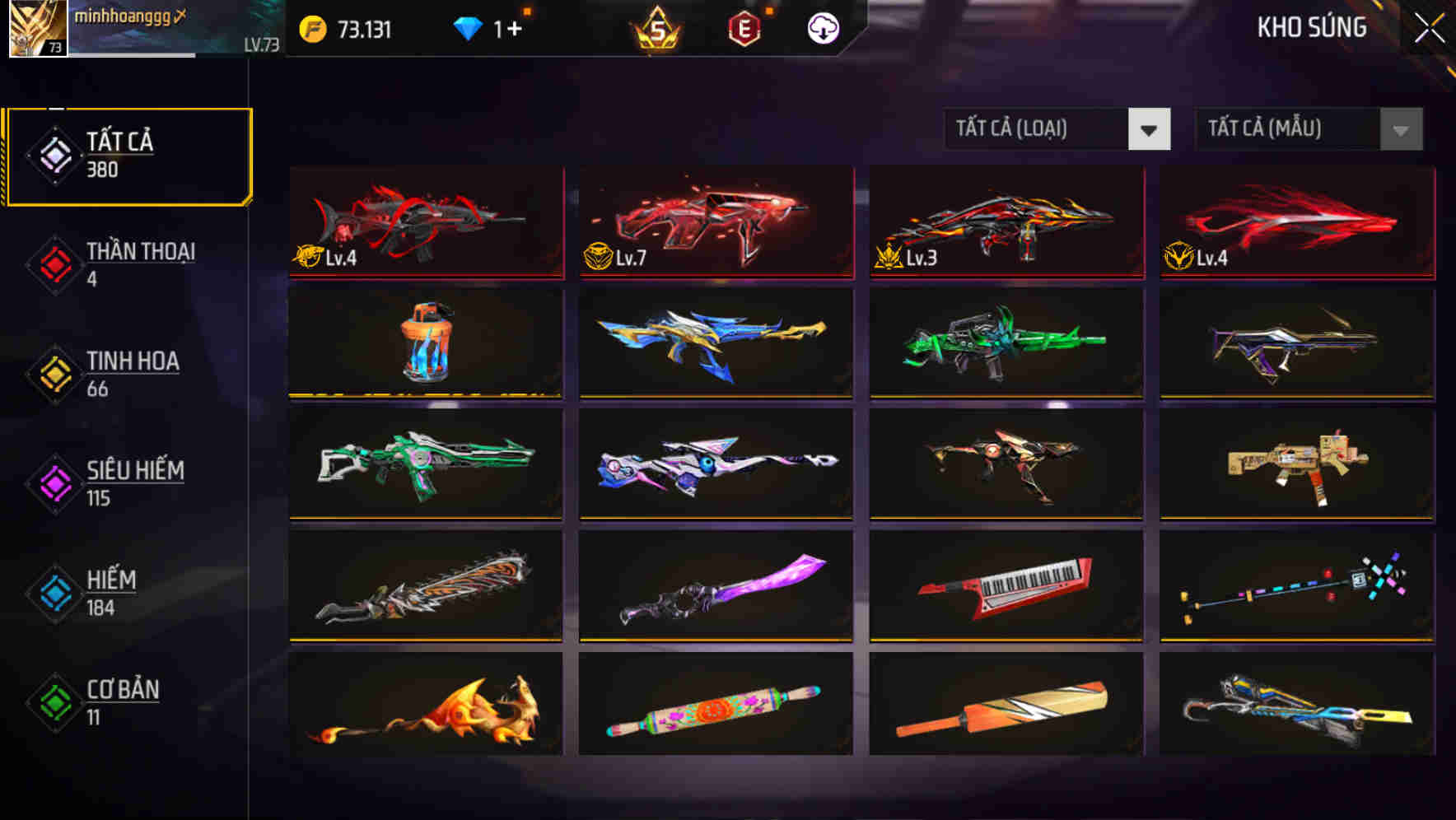Viewport: 1456px width, 820px height.
Task: Click the cloud download icon
Action: 822,27
